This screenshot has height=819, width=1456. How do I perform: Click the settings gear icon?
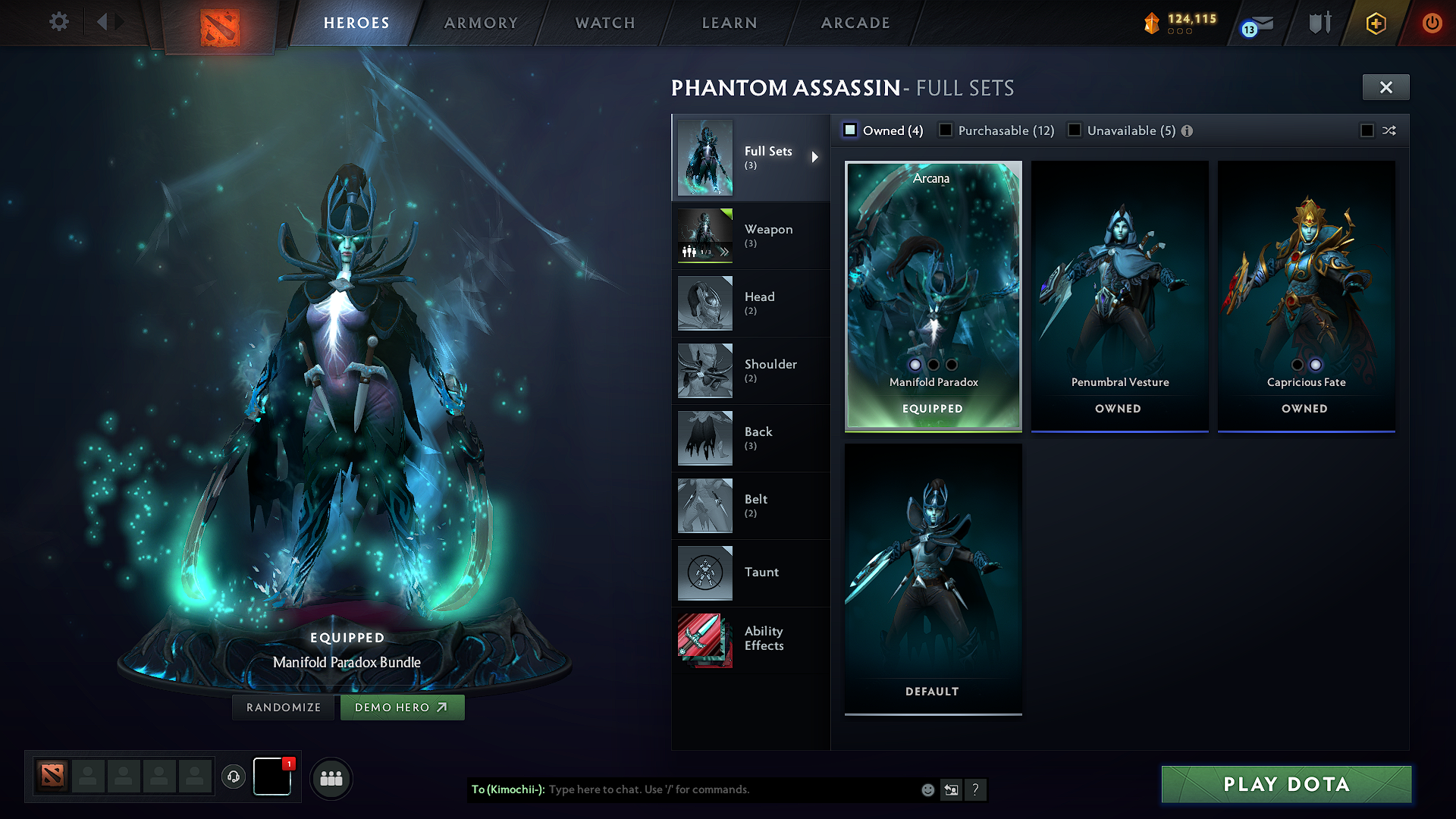tap(58, 22)
